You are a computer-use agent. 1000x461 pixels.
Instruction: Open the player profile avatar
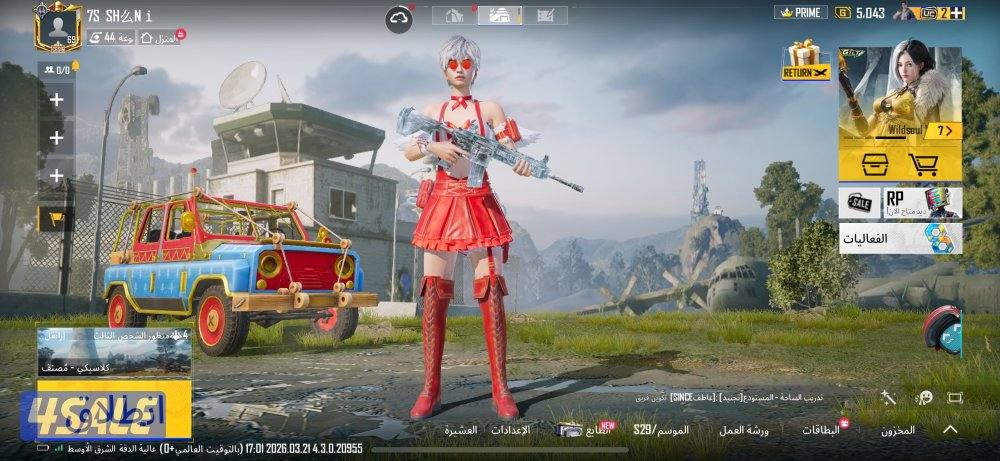tap(57, 26)
